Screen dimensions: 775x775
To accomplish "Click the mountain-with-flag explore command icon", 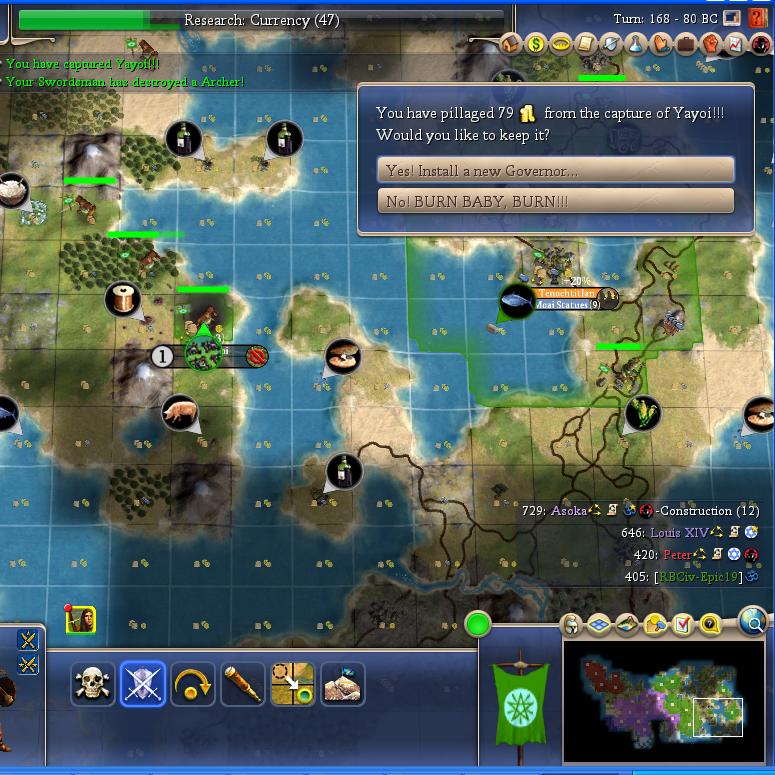I will click(342, 685).
